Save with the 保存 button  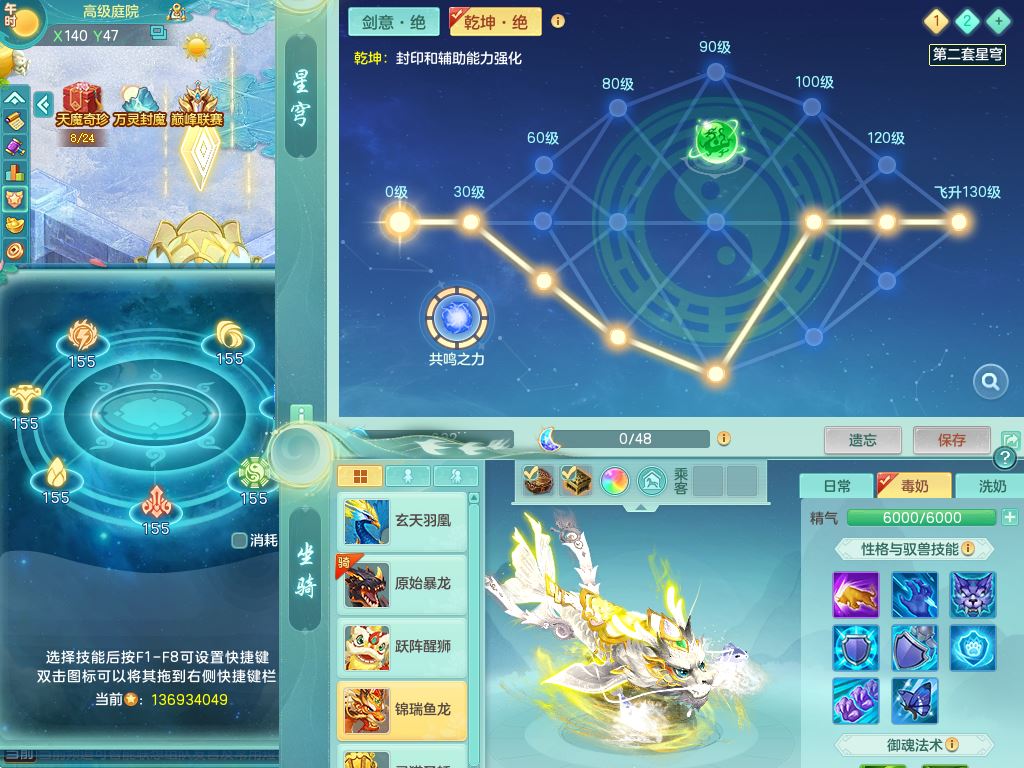[x=951, y=440]
